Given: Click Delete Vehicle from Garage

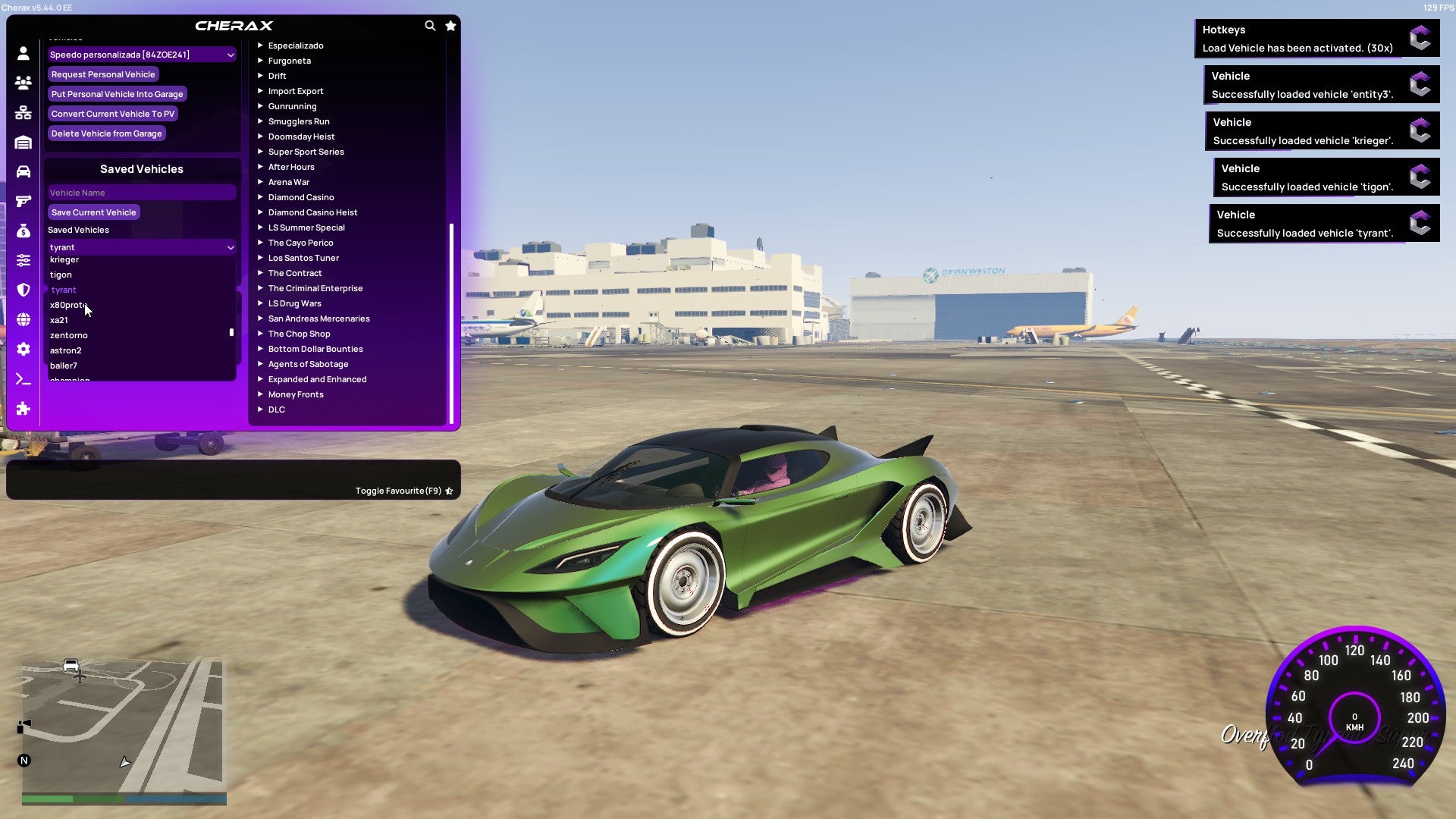Looking at the screenshot, I should coord(106,133).
